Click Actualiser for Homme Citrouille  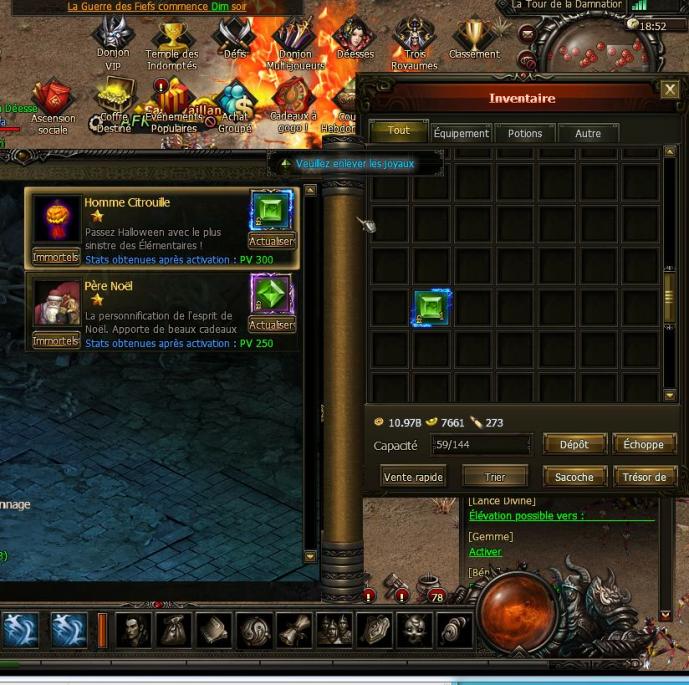point(271,241)
